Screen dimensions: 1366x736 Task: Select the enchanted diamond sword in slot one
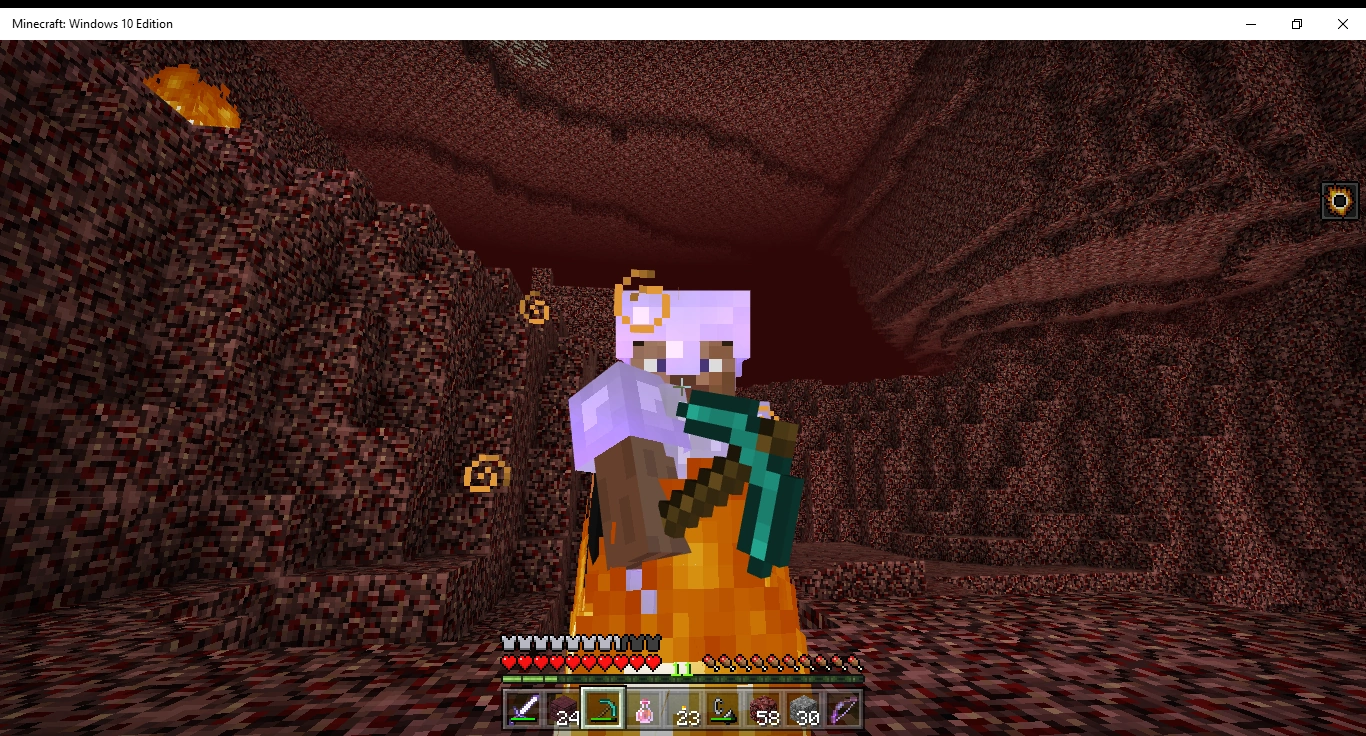click(522, 711)
